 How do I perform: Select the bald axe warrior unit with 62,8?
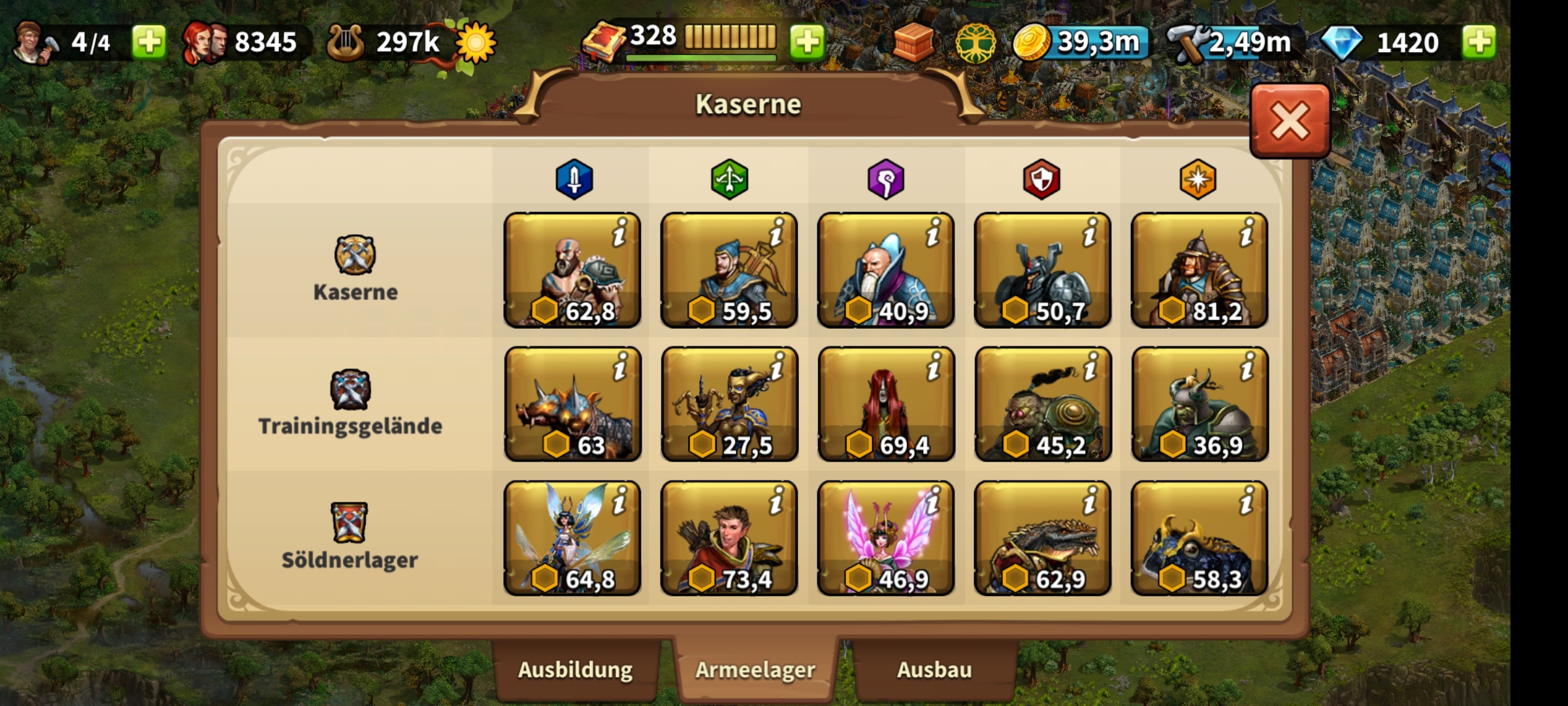click(x=572, y=270)
